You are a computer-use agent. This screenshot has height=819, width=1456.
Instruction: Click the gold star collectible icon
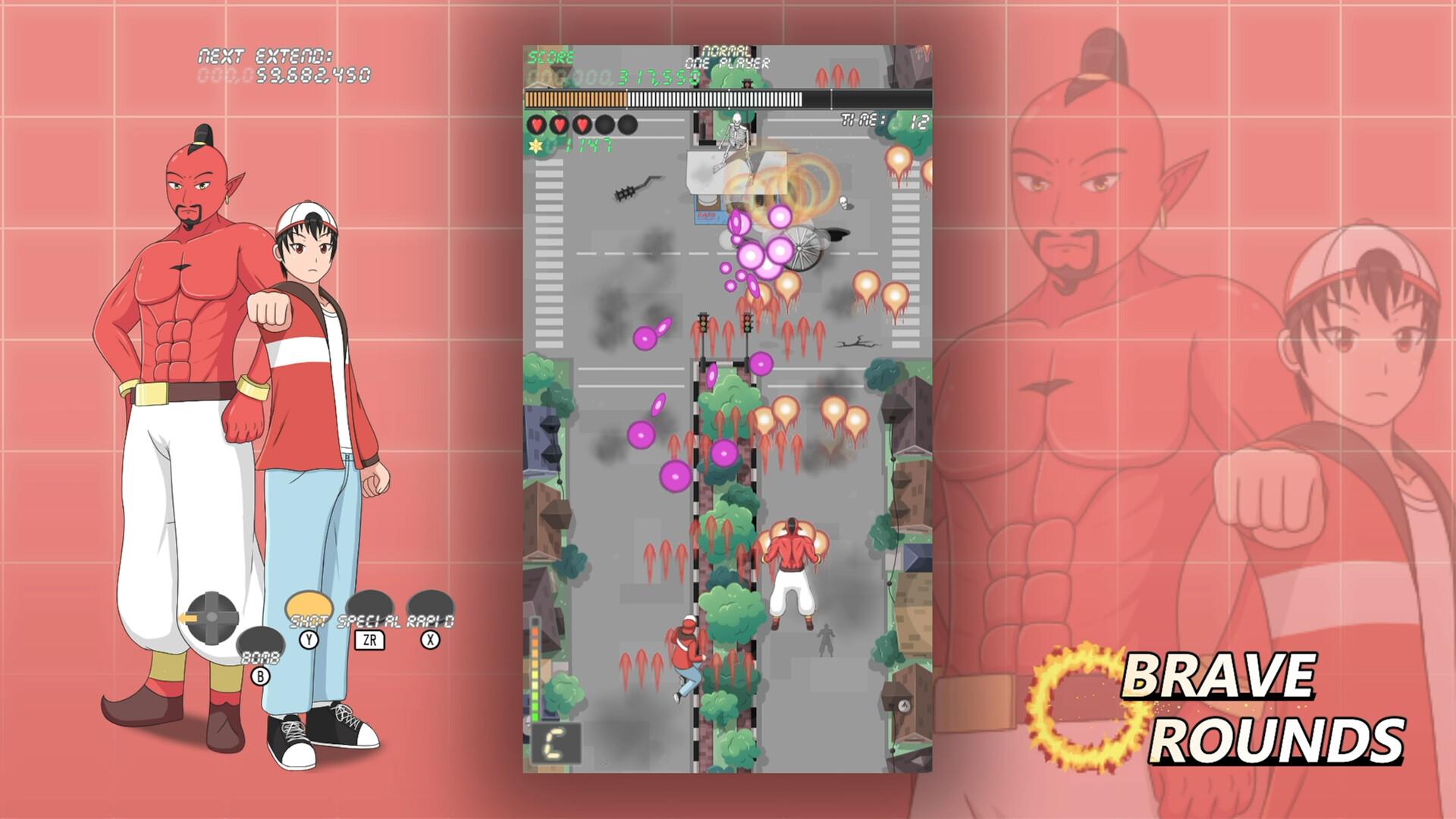[x=535, y=146]
